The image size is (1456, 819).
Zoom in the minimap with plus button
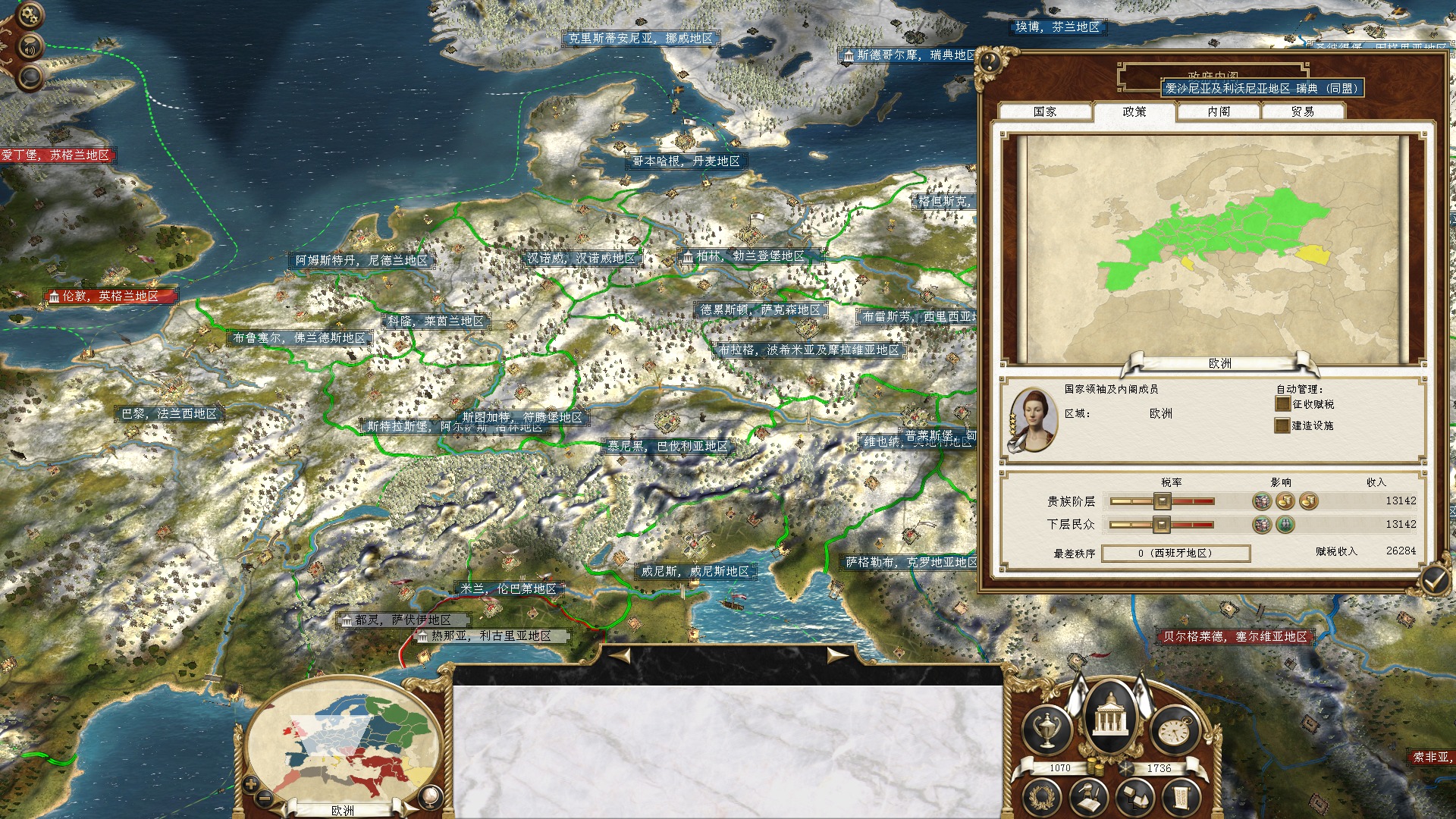251,785
